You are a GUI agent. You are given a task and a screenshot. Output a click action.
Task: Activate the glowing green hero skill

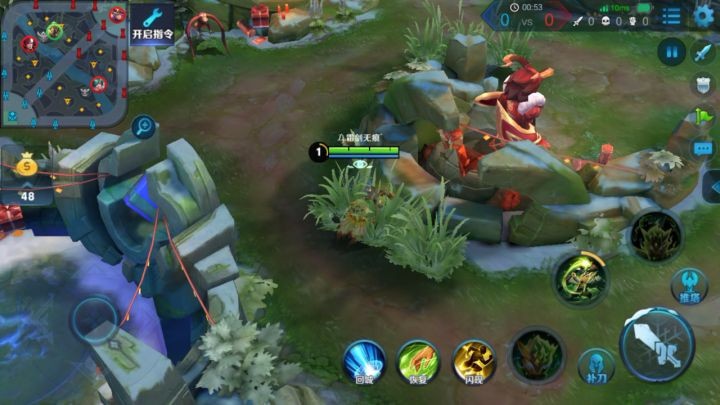point(581,278)
